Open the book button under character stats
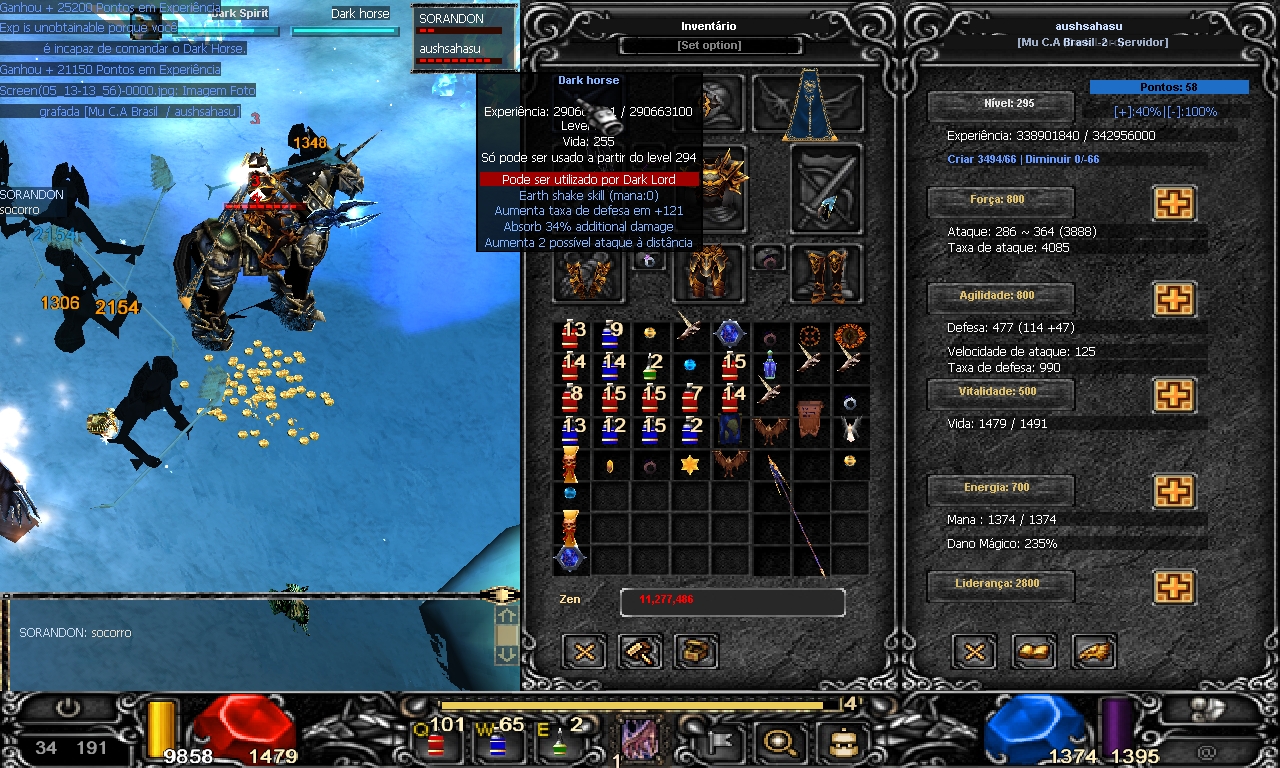 [1034, 652]
